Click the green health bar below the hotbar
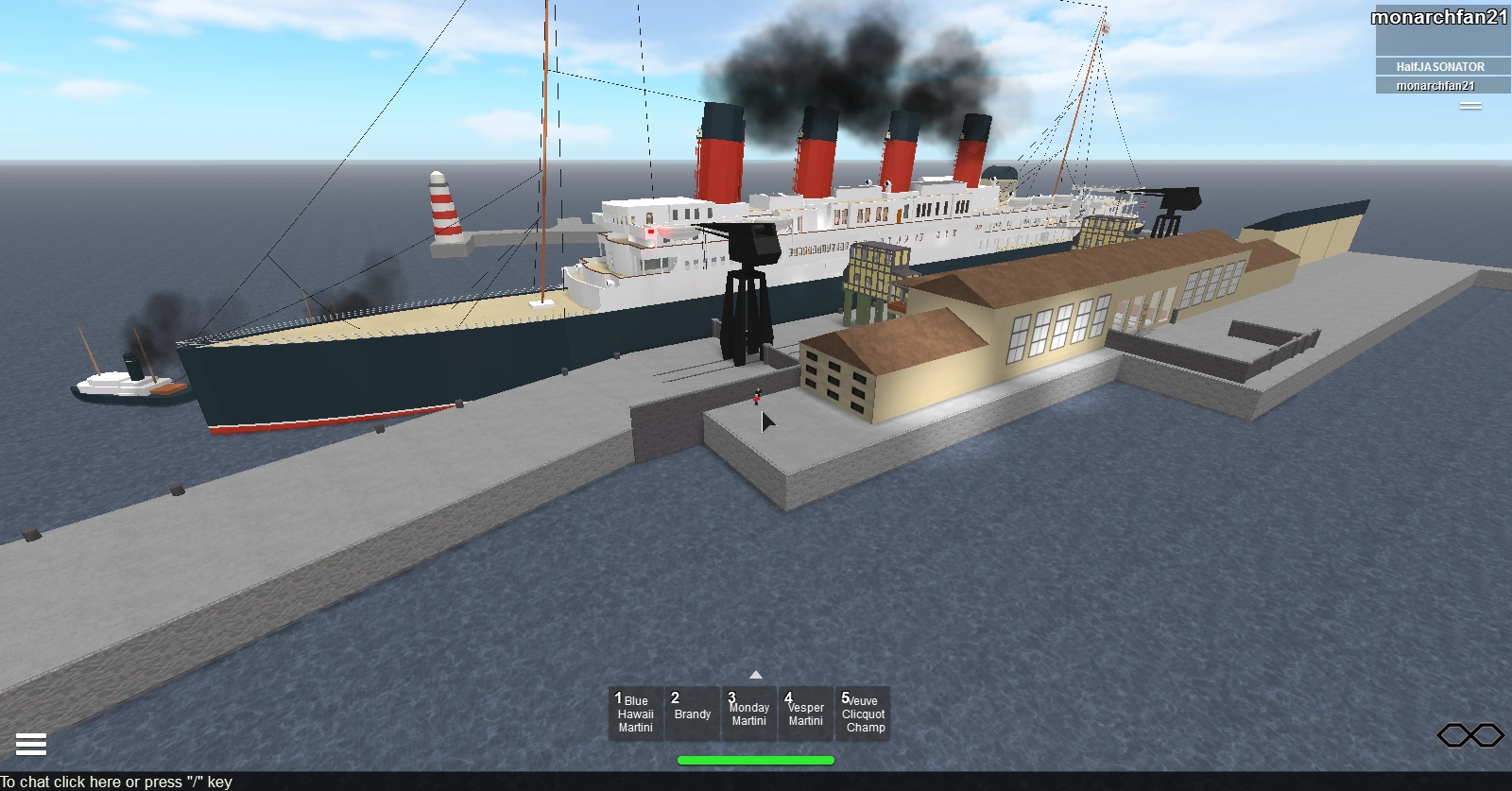 754,758
